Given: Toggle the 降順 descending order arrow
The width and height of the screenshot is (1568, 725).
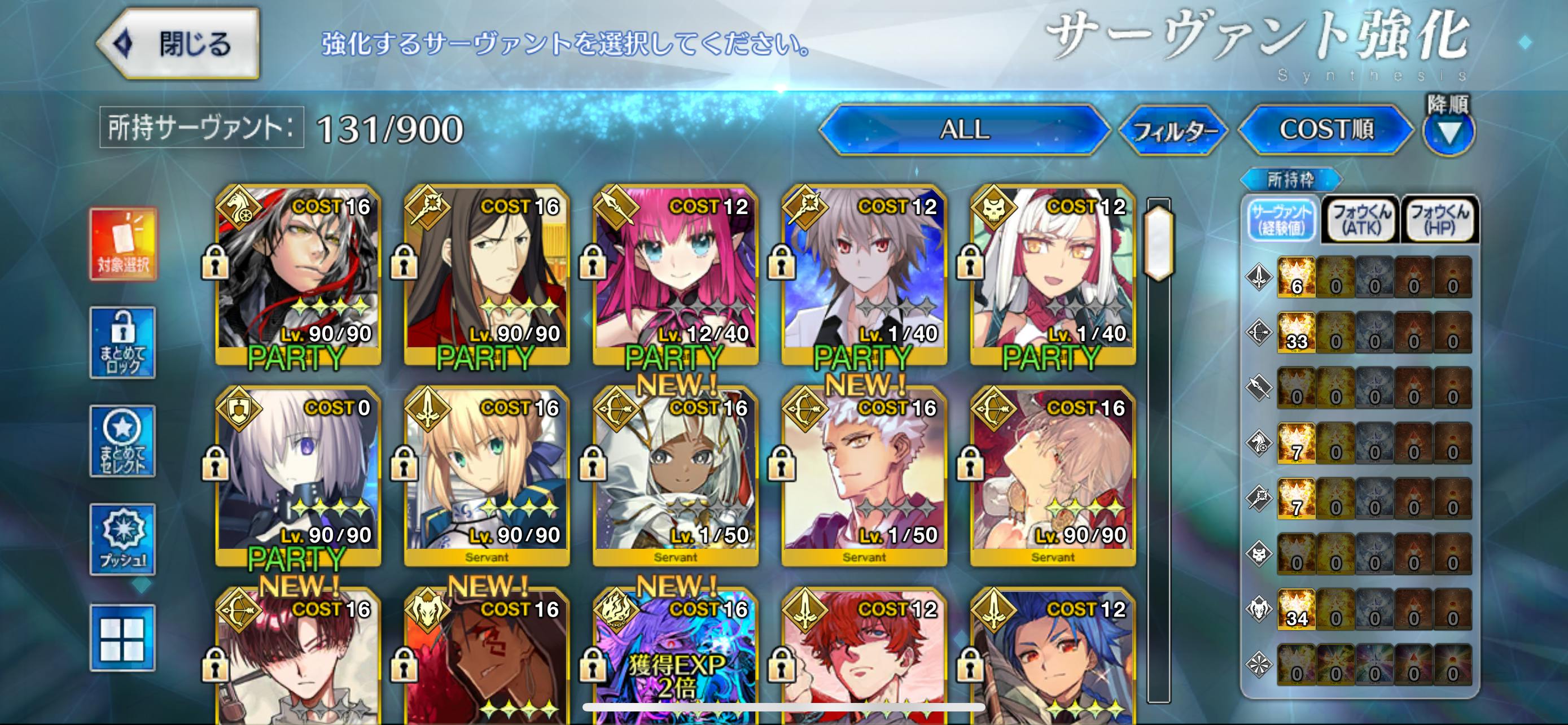Looking at the screenshot, I should pyautogui.click(x=1449, y=131).
